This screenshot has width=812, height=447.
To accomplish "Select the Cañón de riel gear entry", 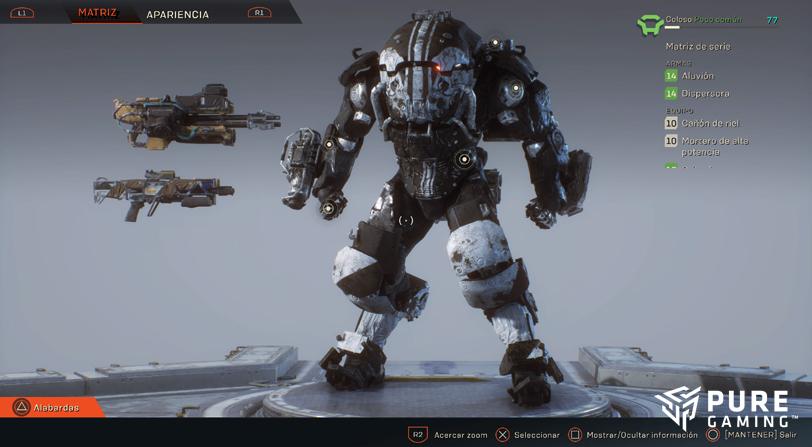I will point(709,123).
